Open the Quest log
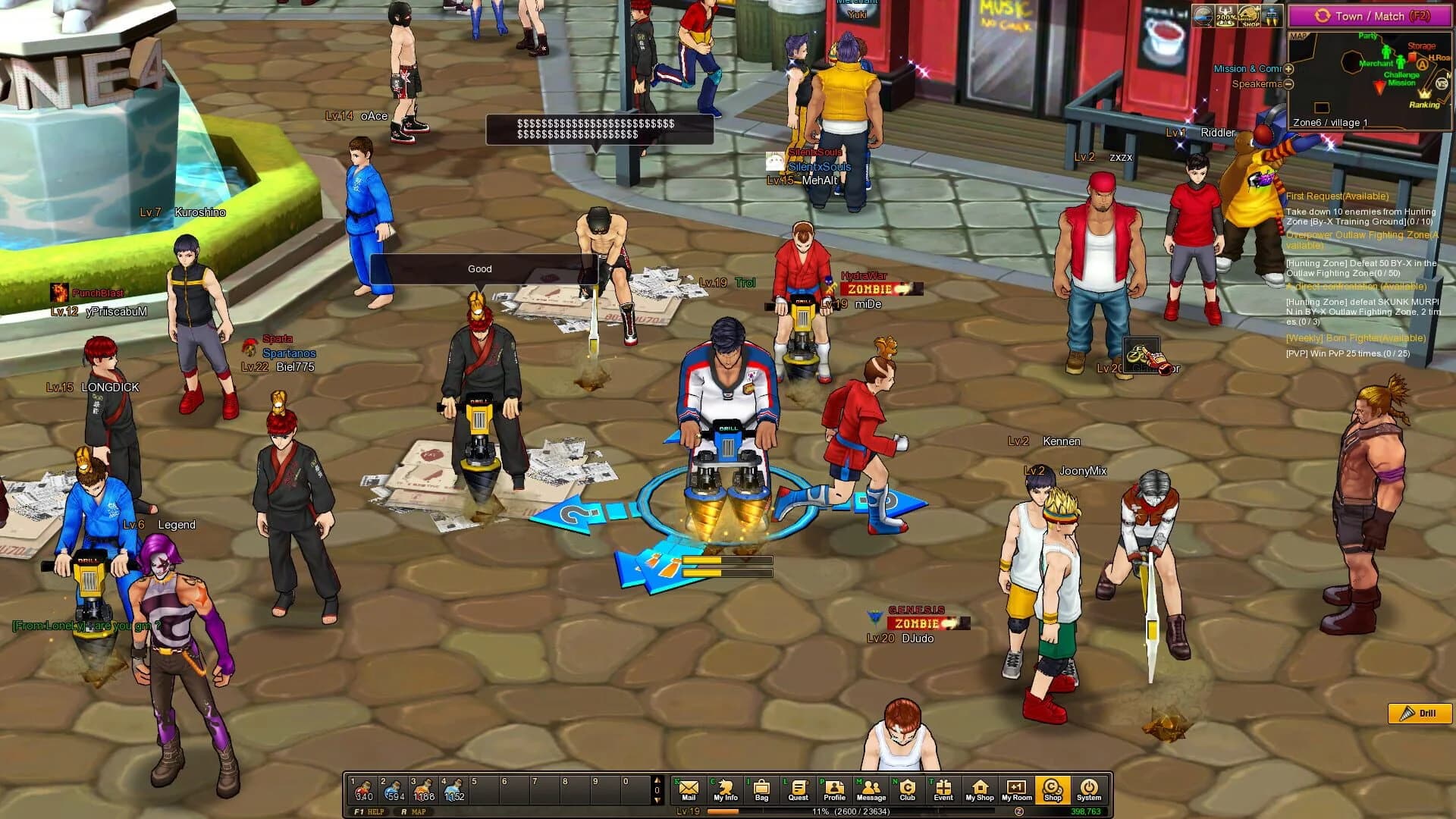1456x819 pixels. pos(798,789)
